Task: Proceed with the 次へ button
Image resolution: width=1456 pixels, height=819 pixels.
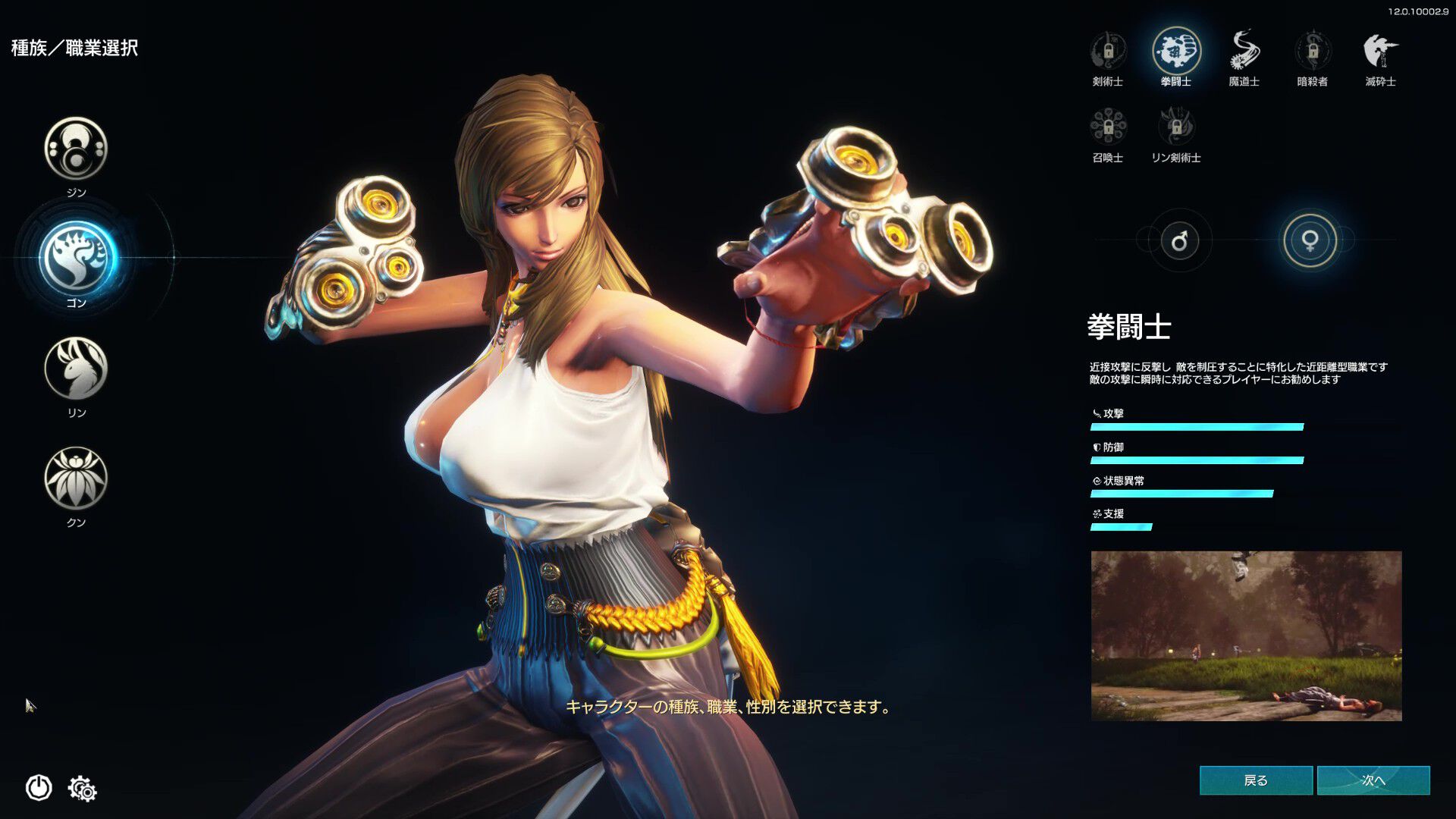Action: (x=1373, y=780)
